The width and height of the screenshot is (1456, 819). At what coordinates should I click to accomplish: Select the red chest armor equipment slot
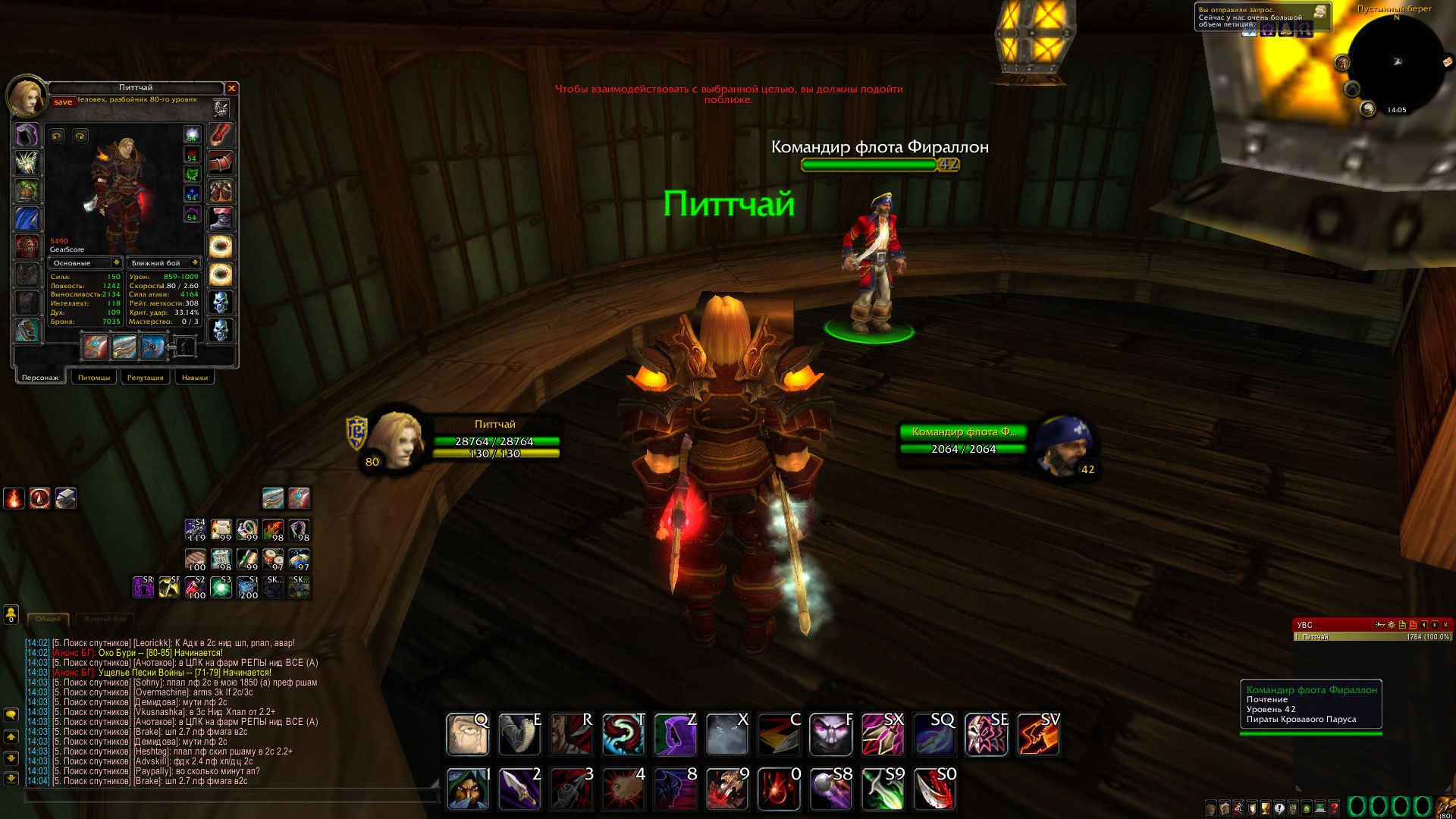27,246
